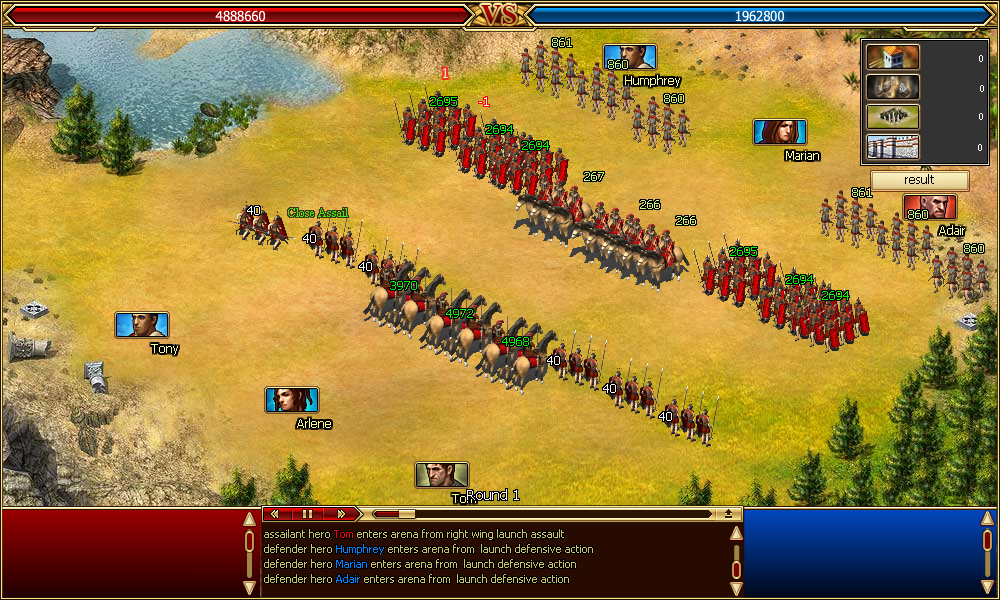Select hero Adair's portrait
1000x600 pixels.
(930, 207)
